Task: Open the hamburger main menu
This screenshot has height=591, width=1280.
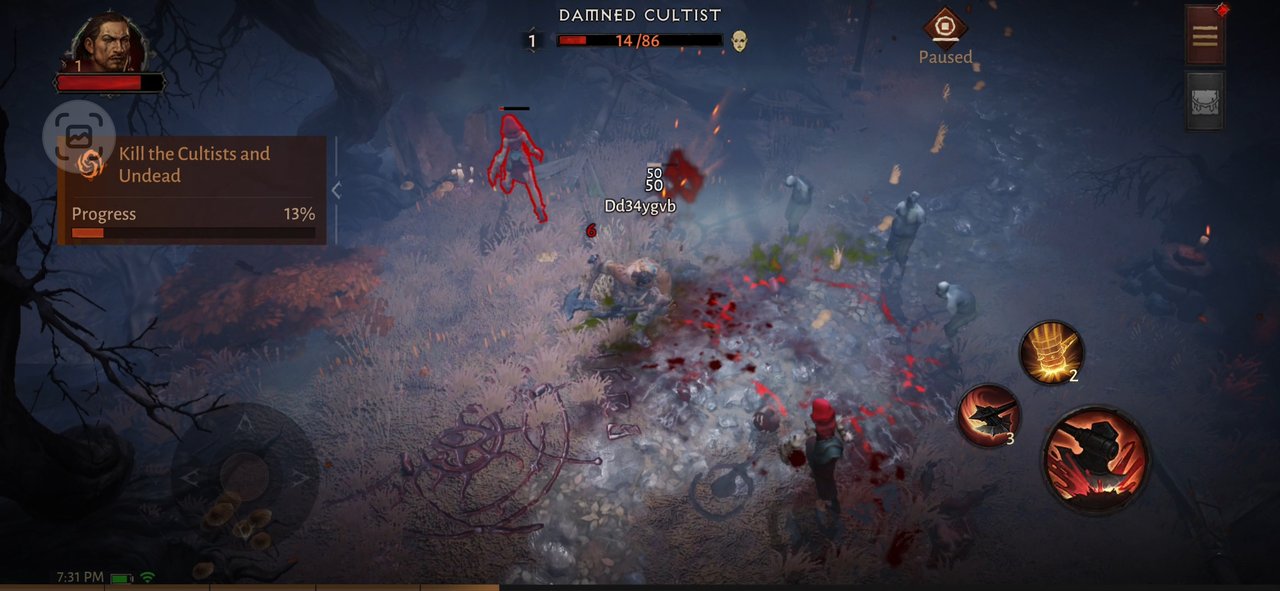Action: pos(1204,36)
